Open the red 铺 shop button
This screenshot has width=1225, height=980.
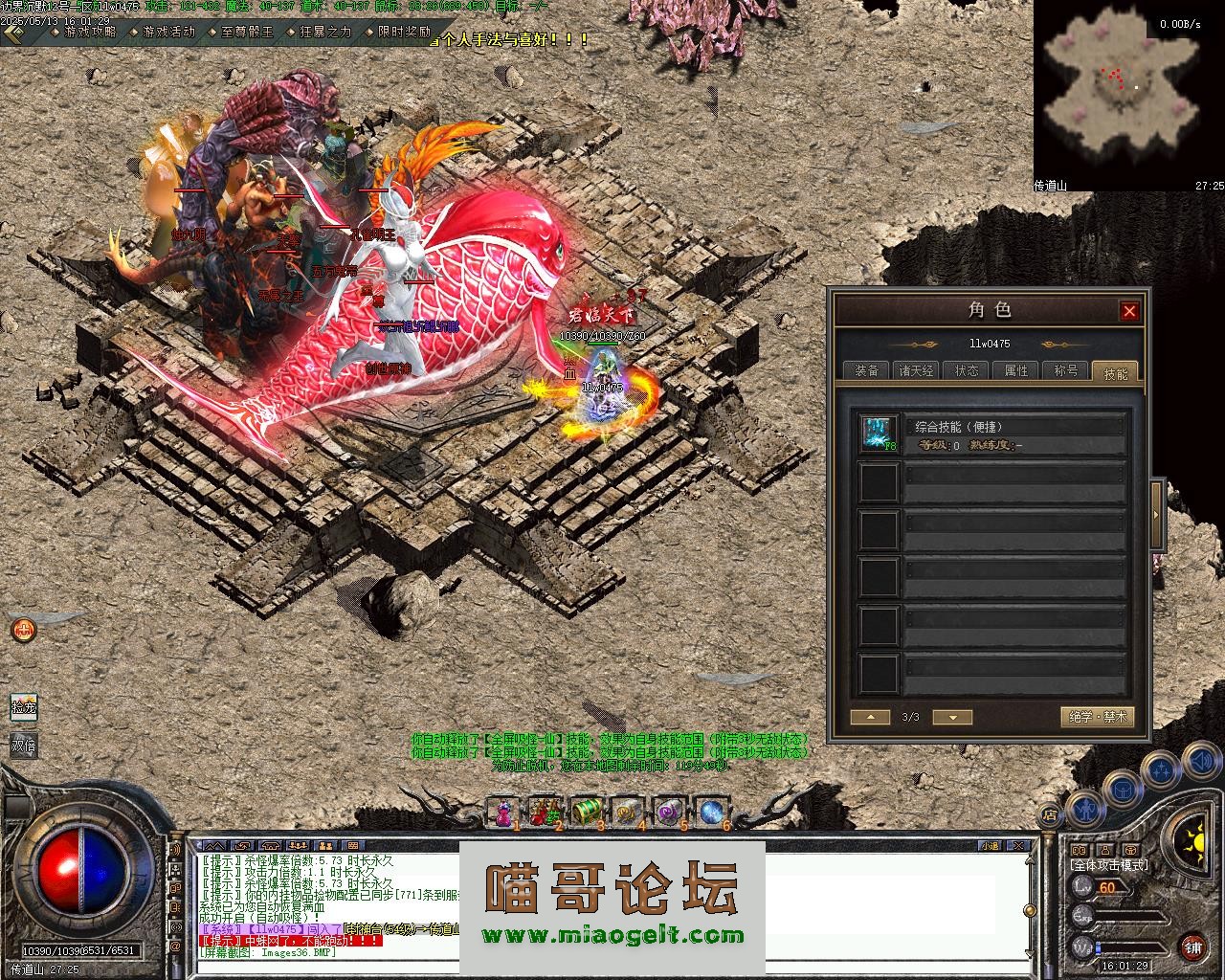tap(1192, 949)
